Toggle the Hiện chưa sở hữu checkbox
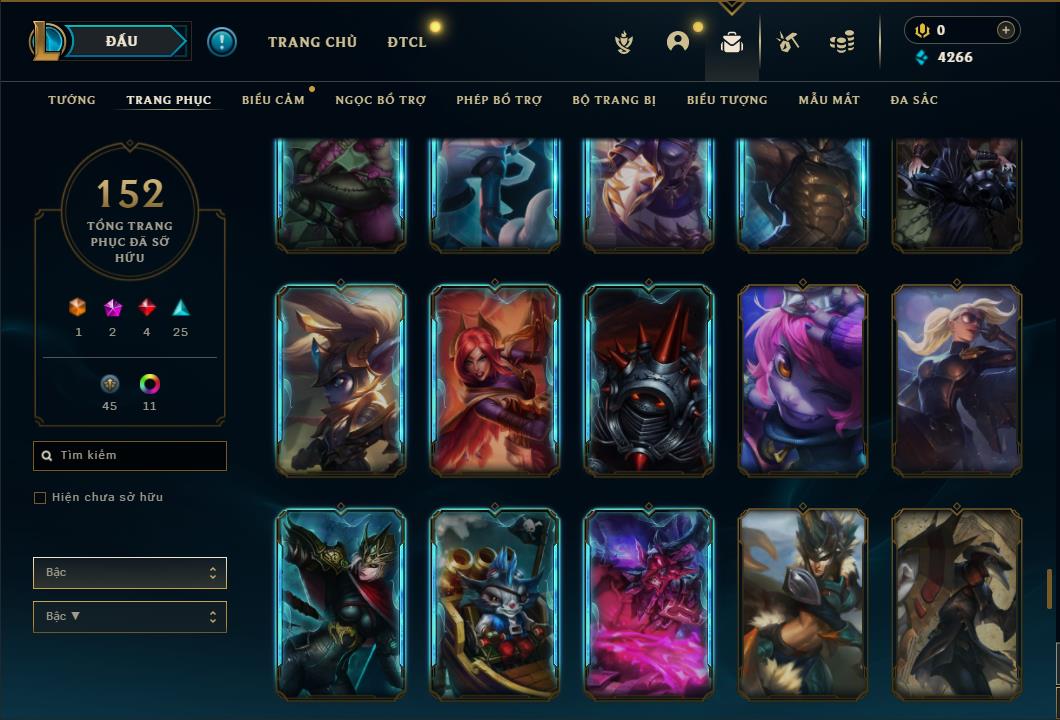Screen dimensions: 1060x720 click(40, 498)
